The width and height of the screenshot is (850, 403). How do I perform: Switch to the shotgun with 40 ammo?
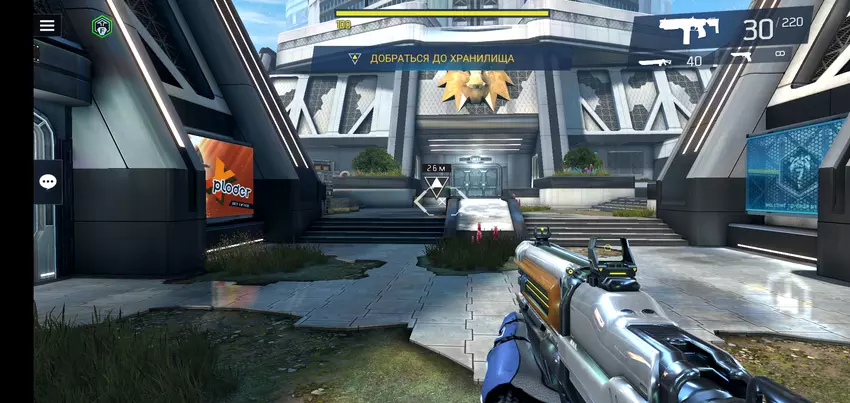[670, 61]
